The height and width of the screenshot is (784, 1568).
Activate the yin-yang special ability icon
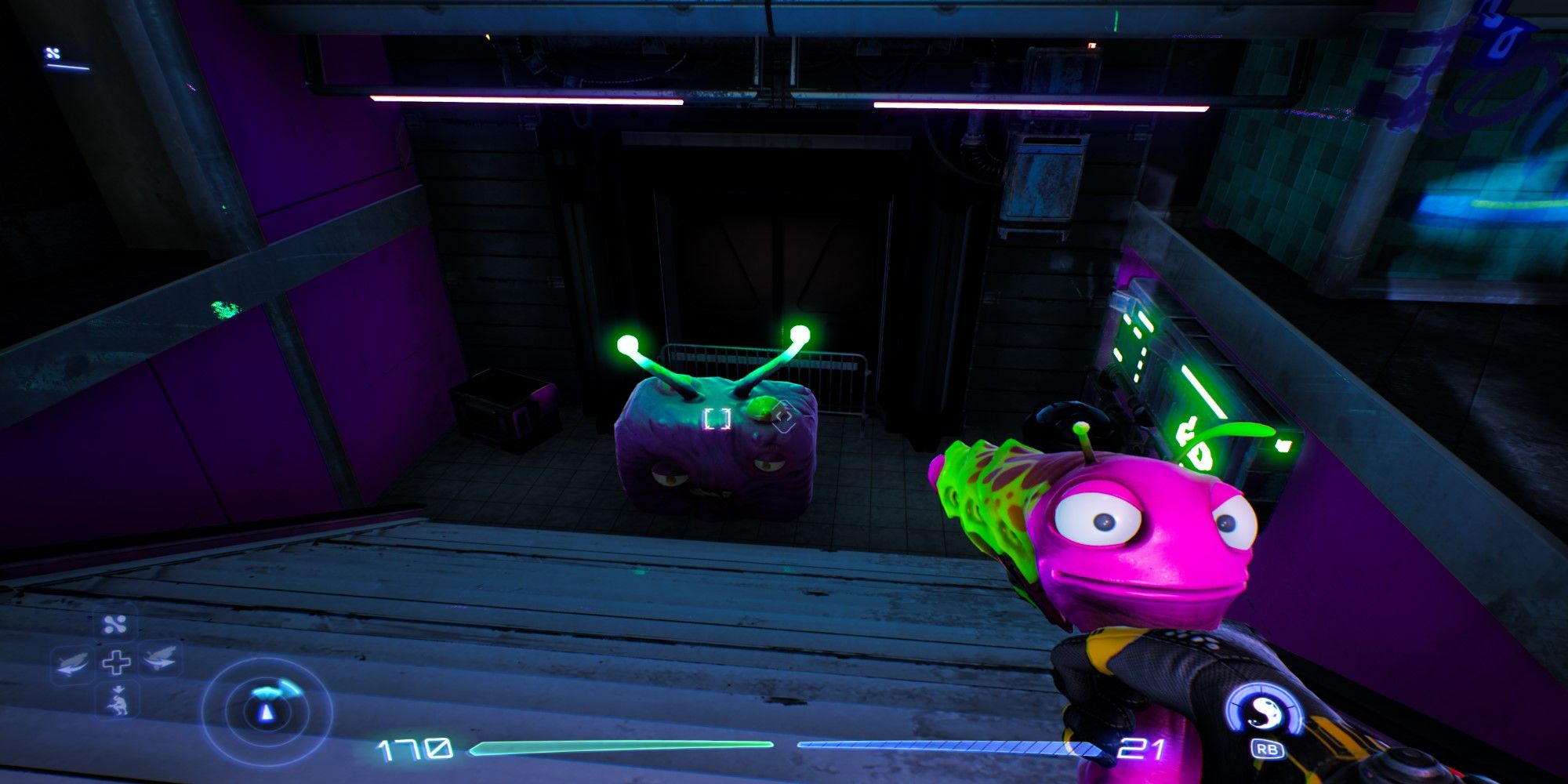(1263, 712)
